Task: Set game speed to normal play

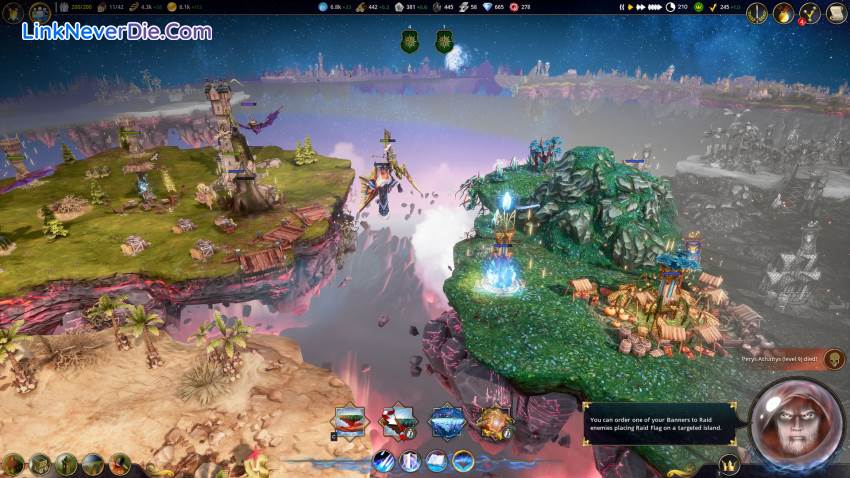Action: tap(629, 7)
